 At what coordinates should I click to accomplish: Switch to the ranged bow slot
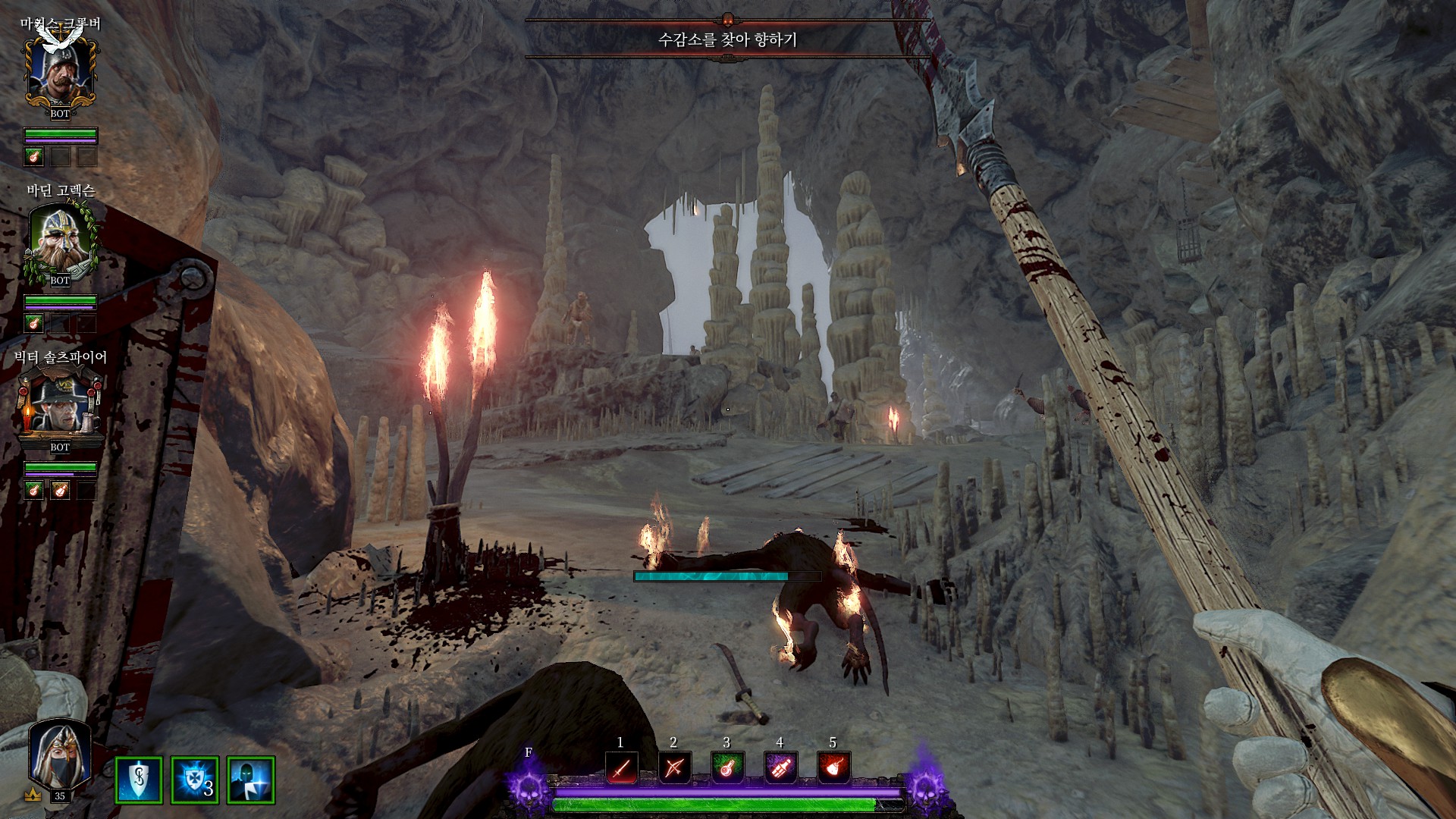tap(674, 768)
